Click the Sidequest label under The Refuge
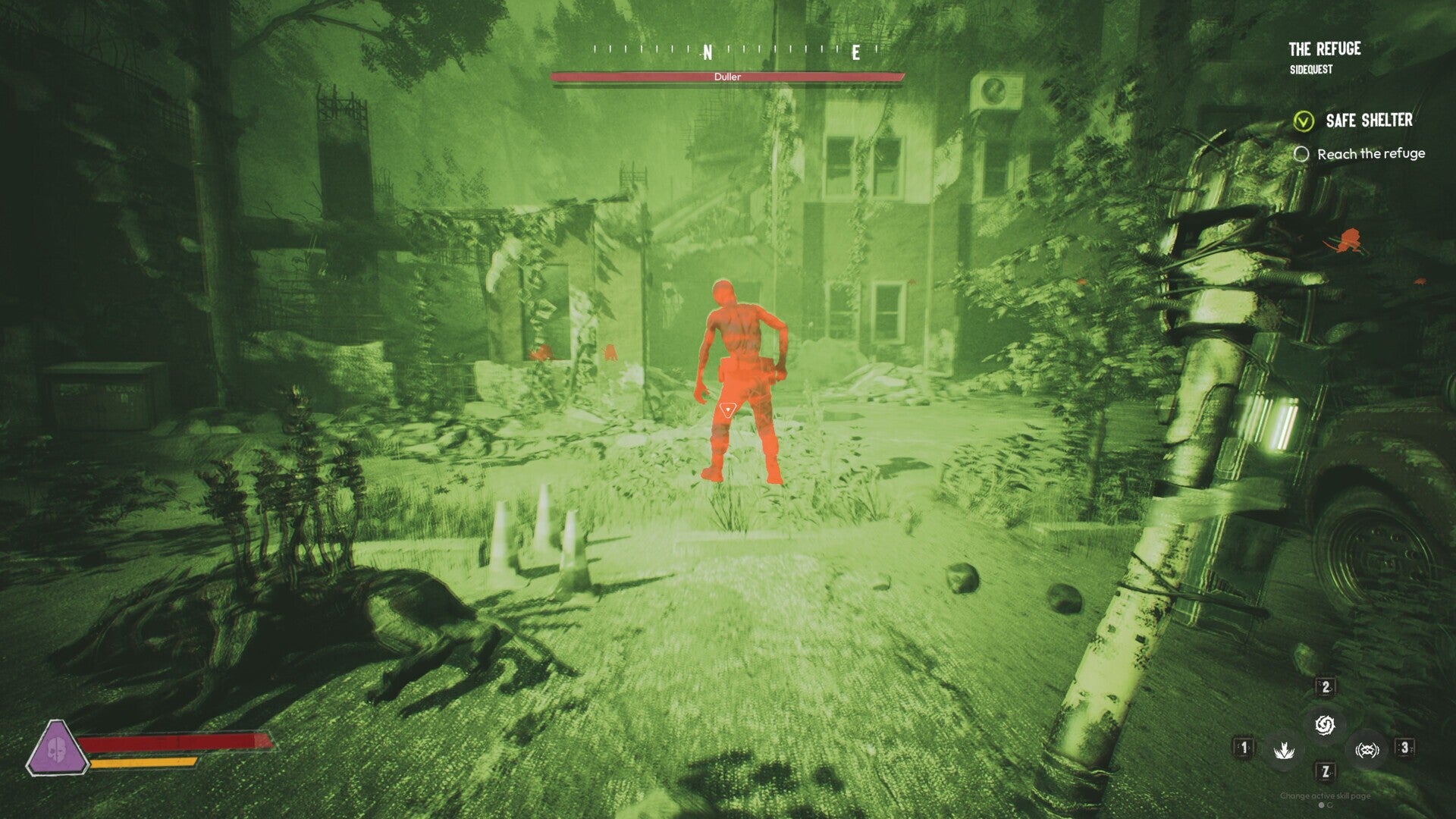Image resolution: width=1456 pixels, height=819 pixels. [1311, 68]
